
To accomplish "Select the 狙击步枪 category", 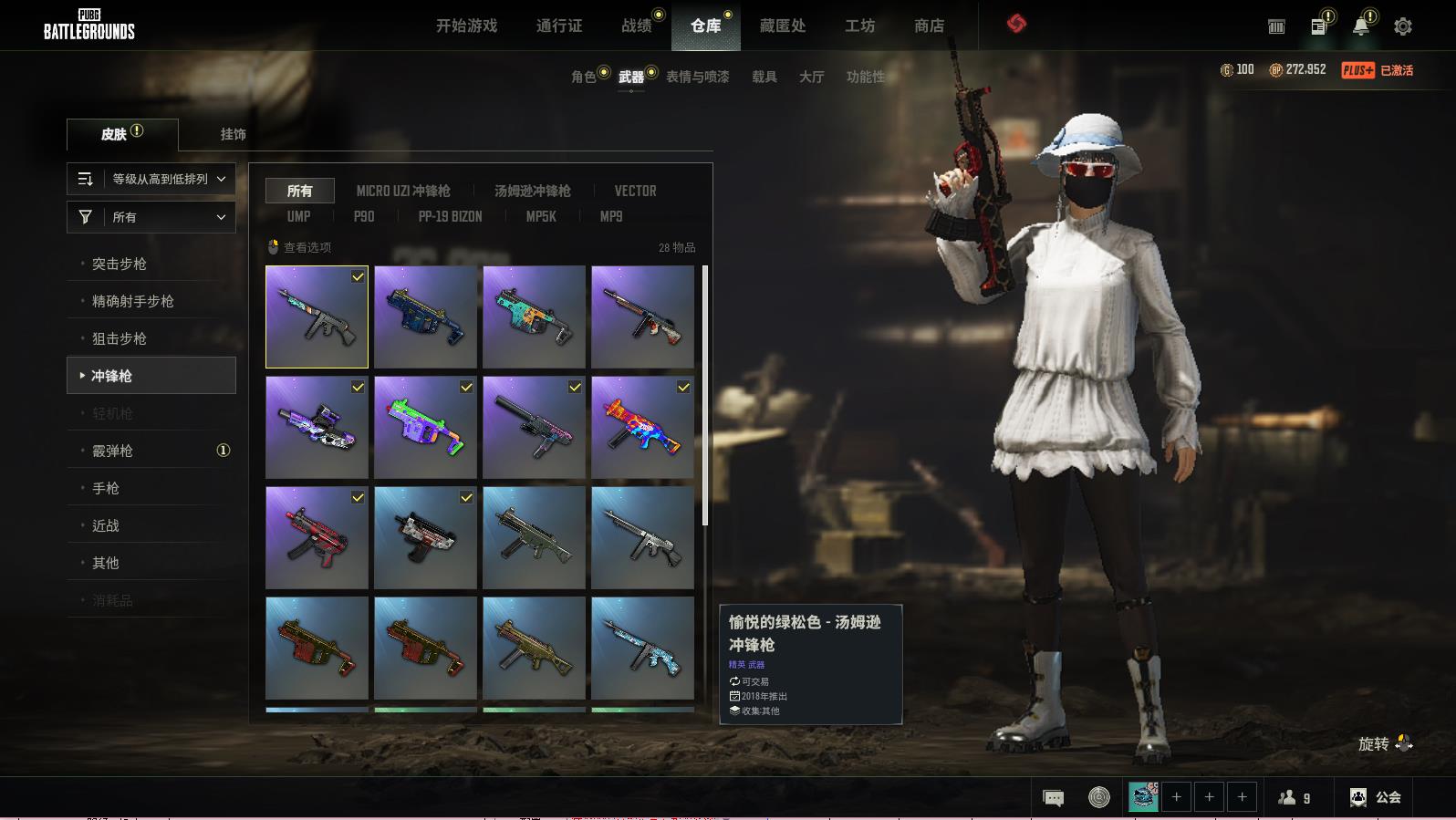I will point(120,338).
